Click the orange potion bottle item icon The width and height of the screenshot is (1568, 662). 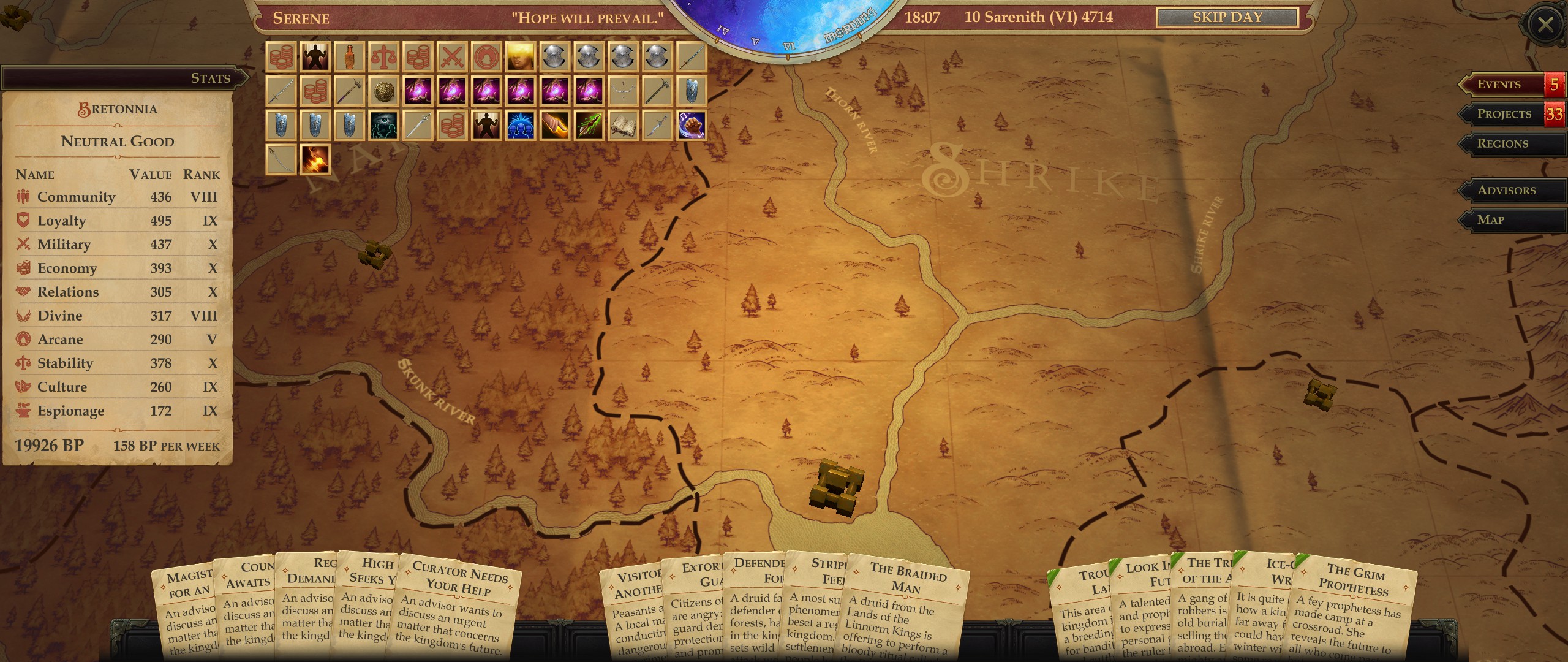point(350,55)
